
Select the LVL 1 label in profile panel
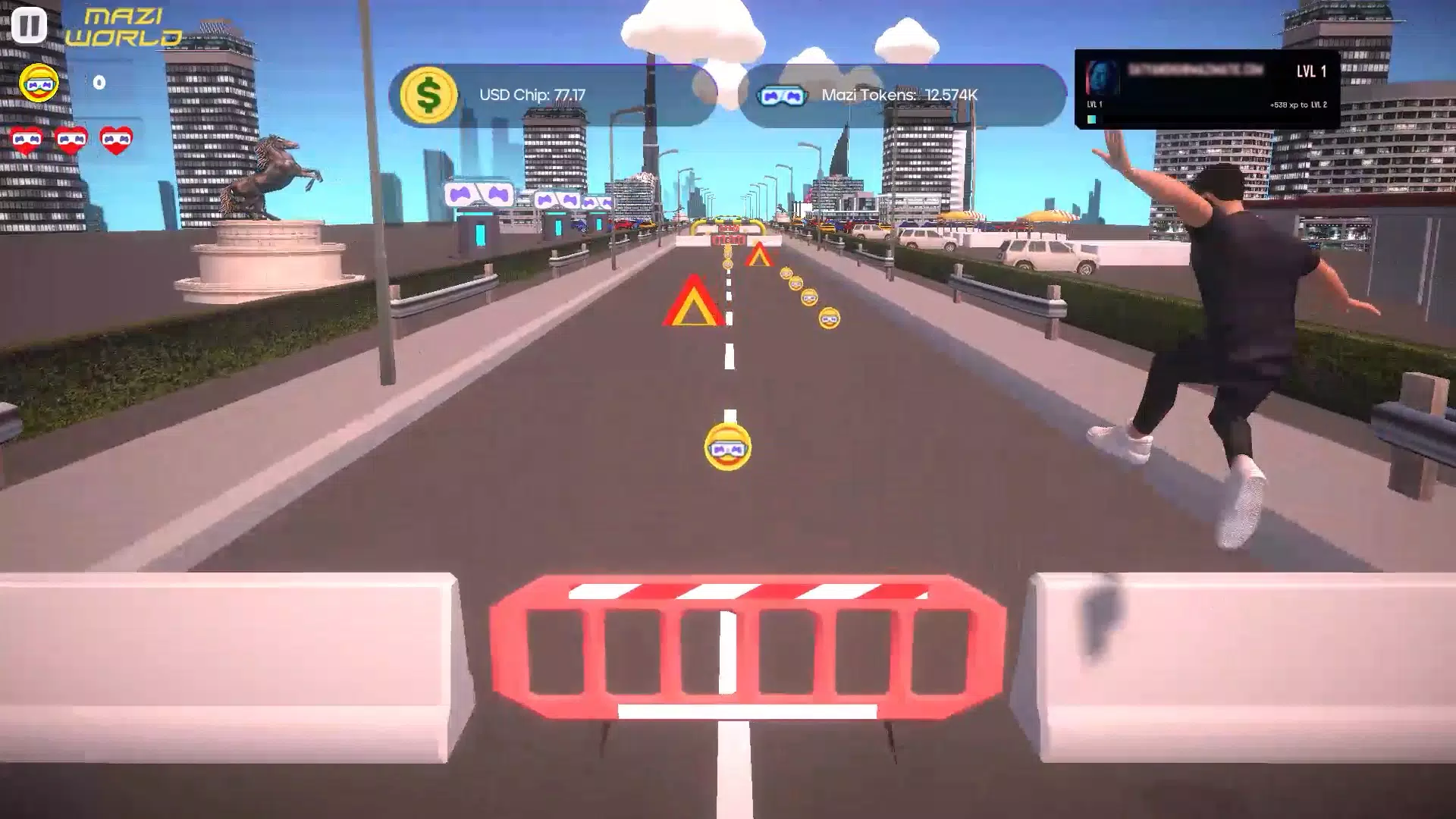(x=1312, y=71)
